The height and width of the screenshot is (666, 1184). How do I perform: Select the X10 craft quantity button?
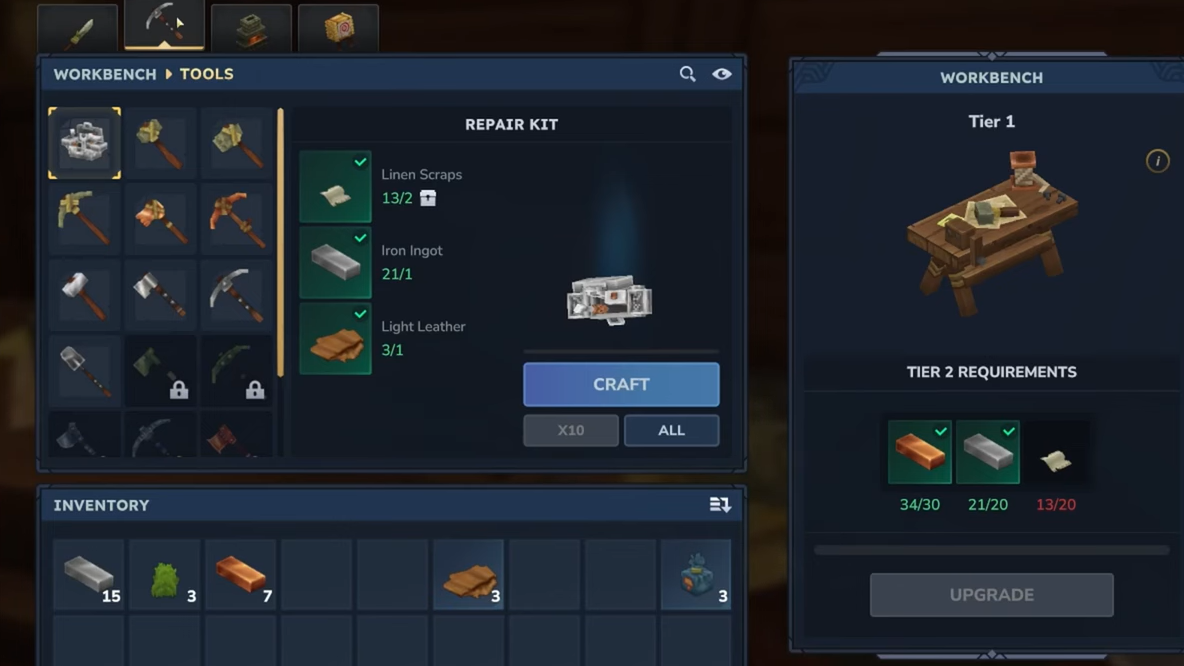click(570, 430)
